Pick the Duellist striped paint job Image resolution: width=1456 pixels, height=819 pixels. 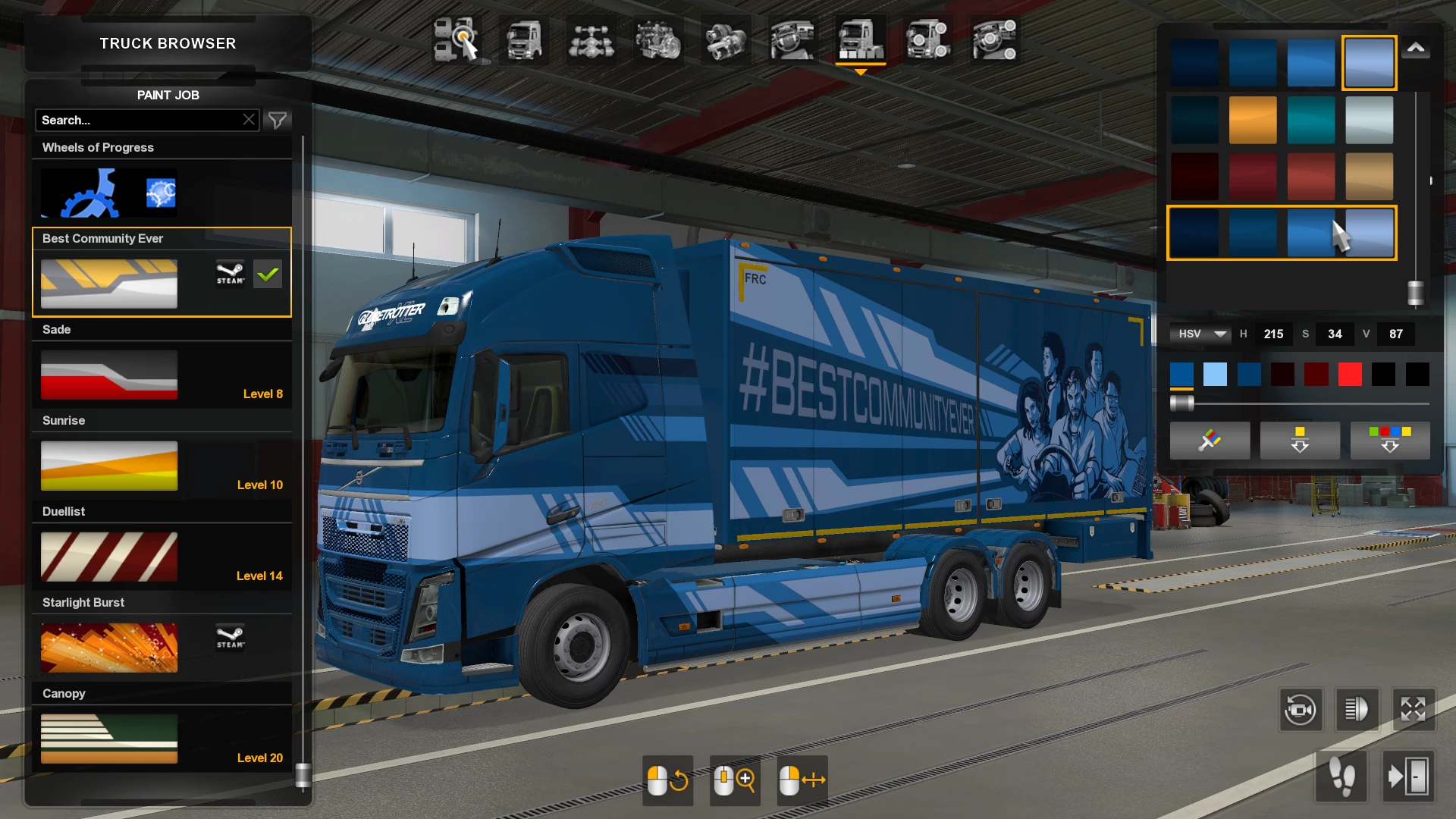(x=109, y=557)
